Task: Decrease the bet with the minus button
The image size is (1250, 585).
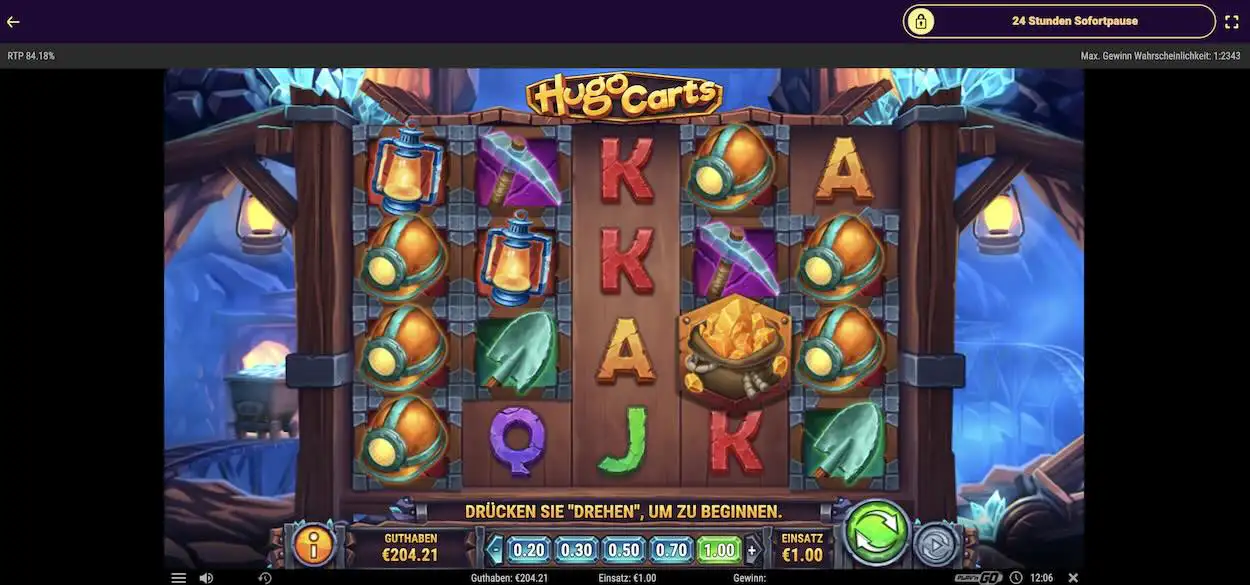Action: tap(494, 549)
